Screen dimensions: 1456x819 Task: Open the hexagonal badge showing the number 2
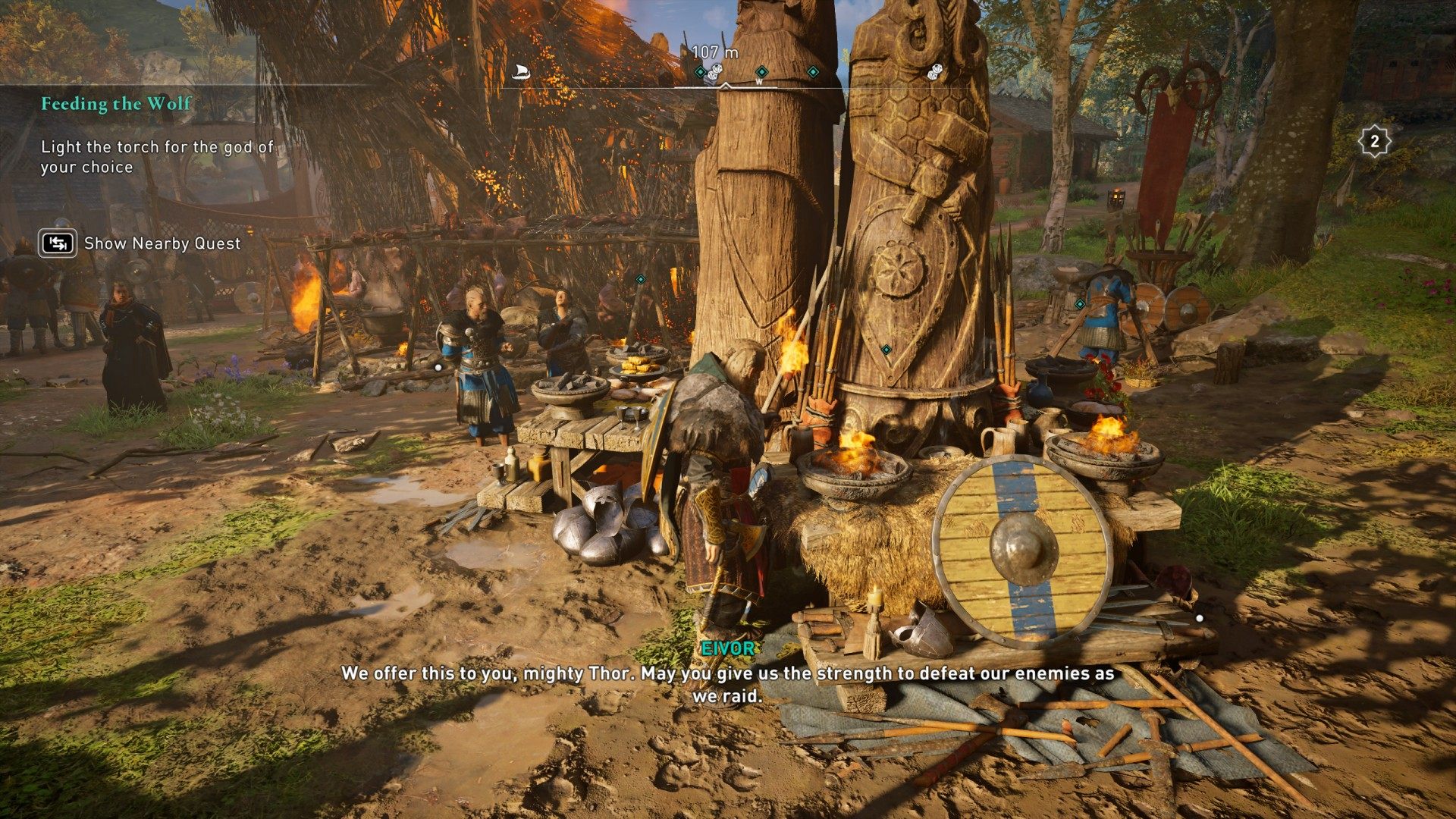pos(1374,141)
